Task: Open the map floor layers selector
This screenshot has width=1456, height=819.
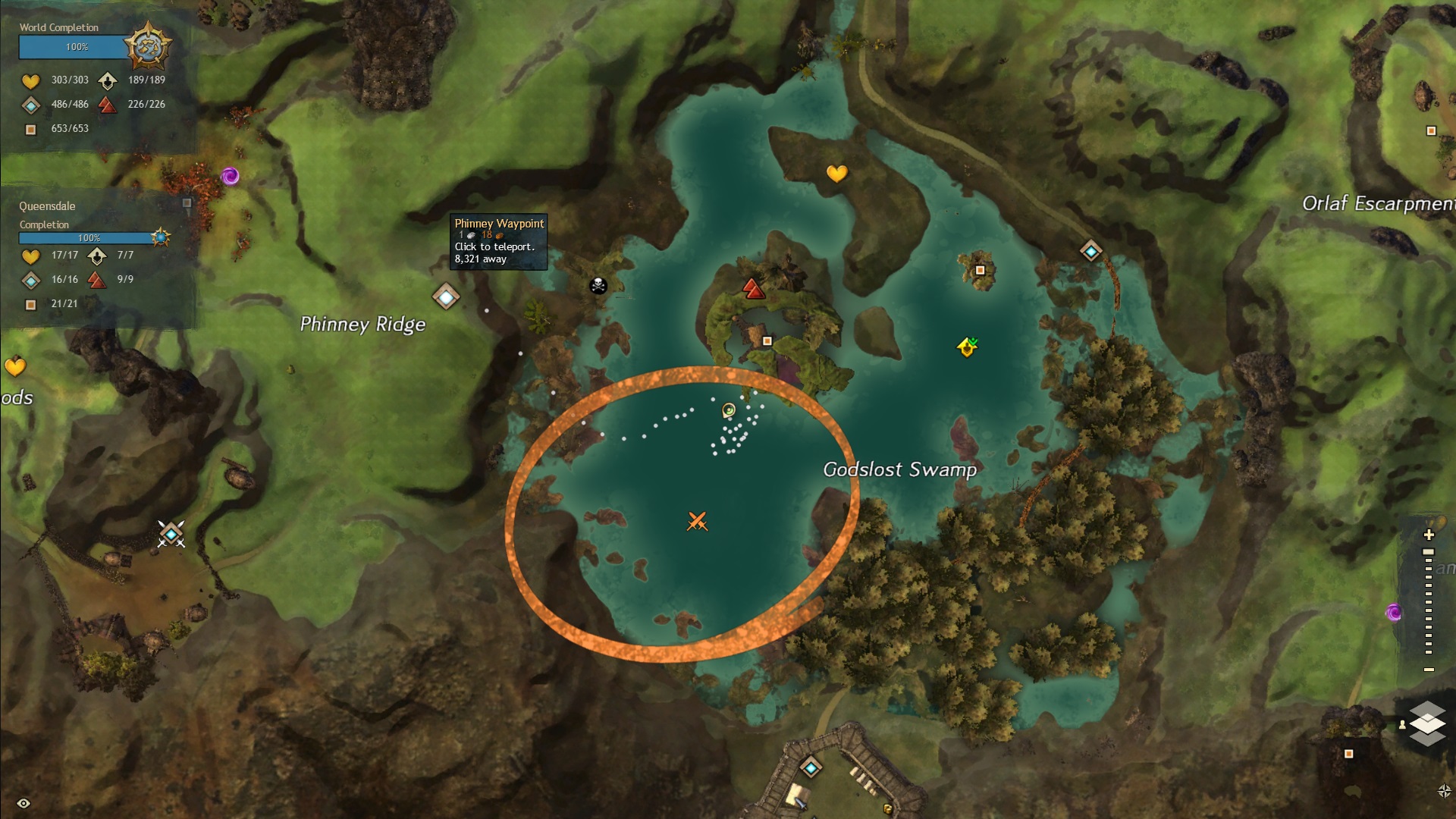Action: tap(1426, 723)
